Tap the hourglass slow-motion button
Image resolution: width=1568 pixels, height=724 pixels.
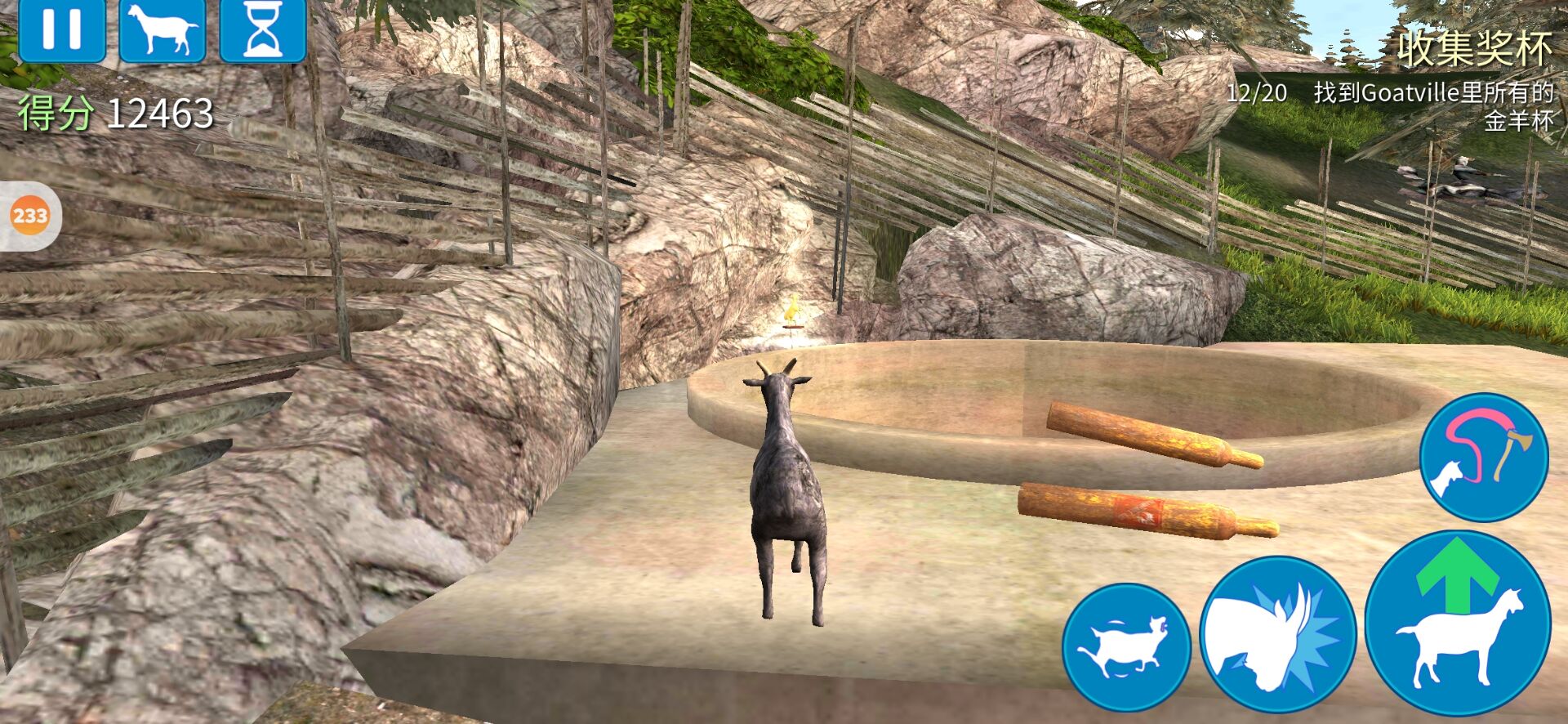pos(263,29)
